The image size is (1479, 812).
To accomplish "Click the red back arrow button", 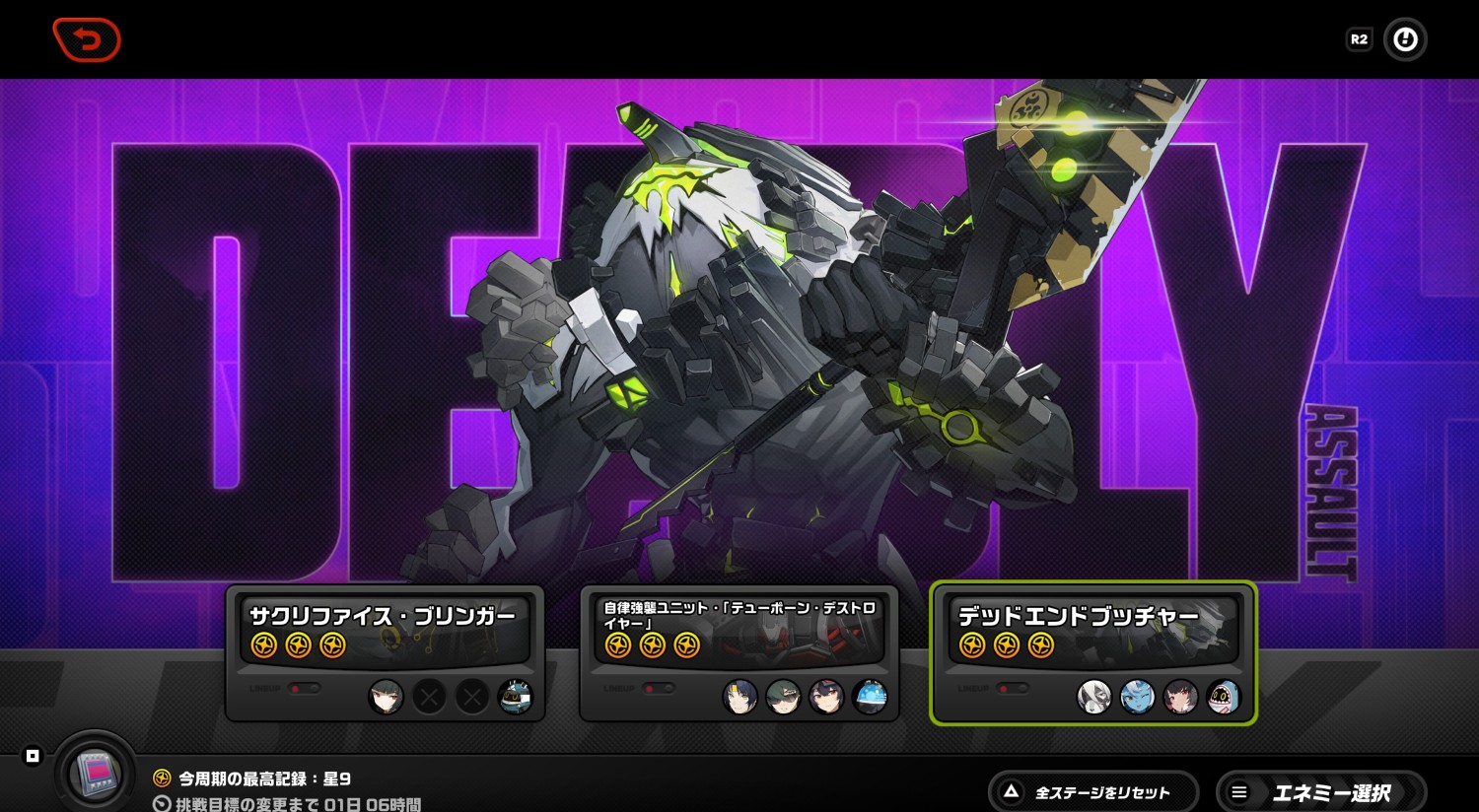I will tap(87, 40).
